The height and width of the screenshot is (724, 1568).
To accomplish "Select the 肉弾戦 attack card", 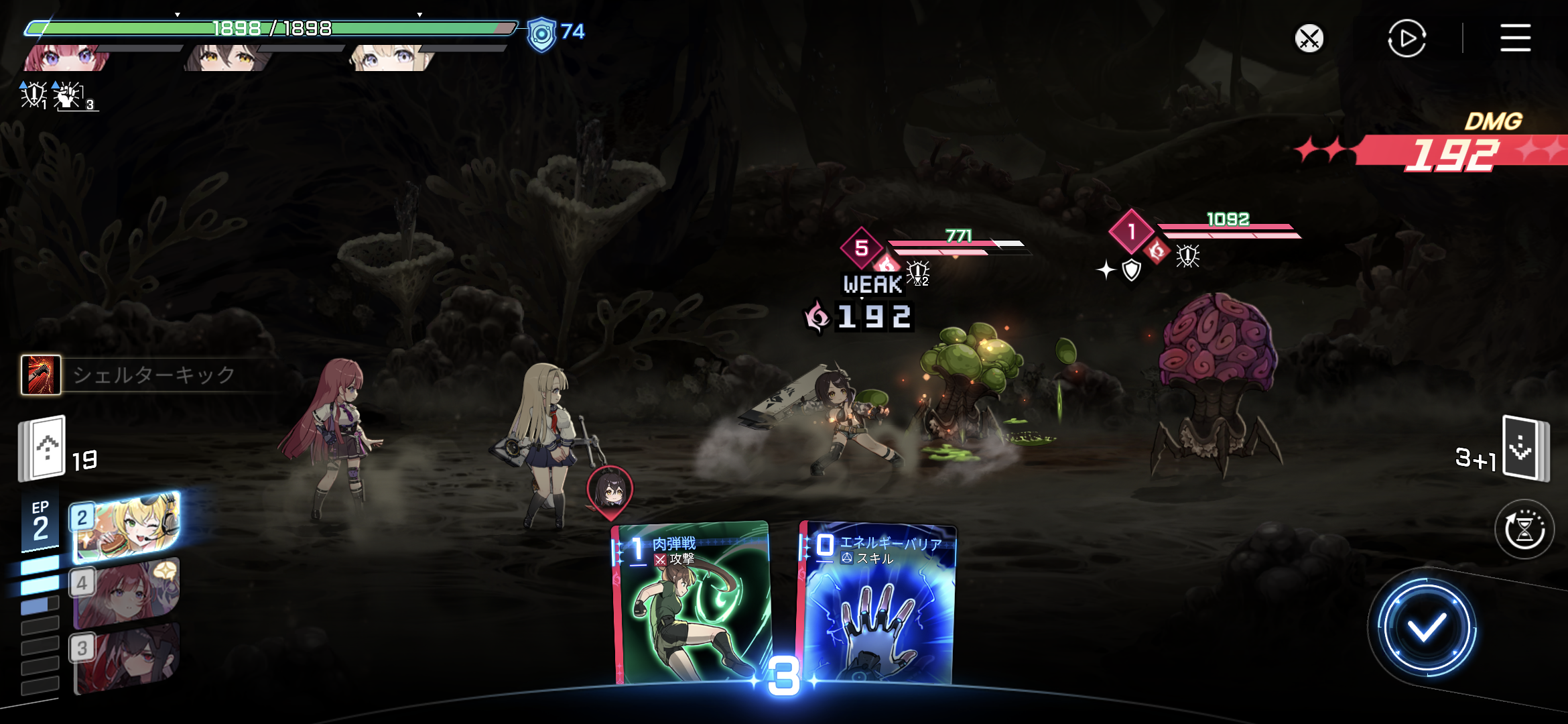I will [692, 603].
